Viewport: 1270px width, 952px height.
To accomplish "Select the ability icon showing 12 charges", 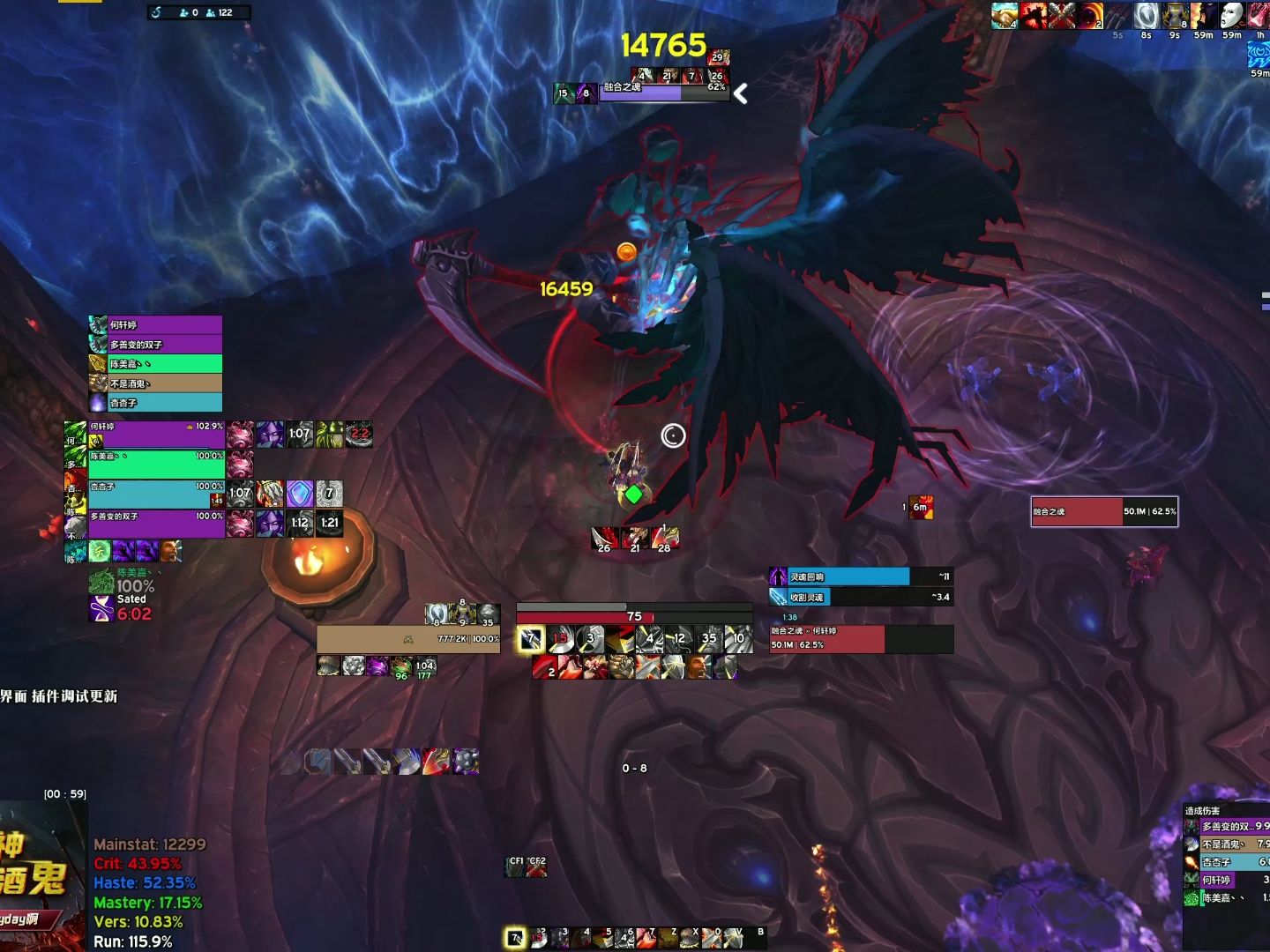I will point(678,638).
